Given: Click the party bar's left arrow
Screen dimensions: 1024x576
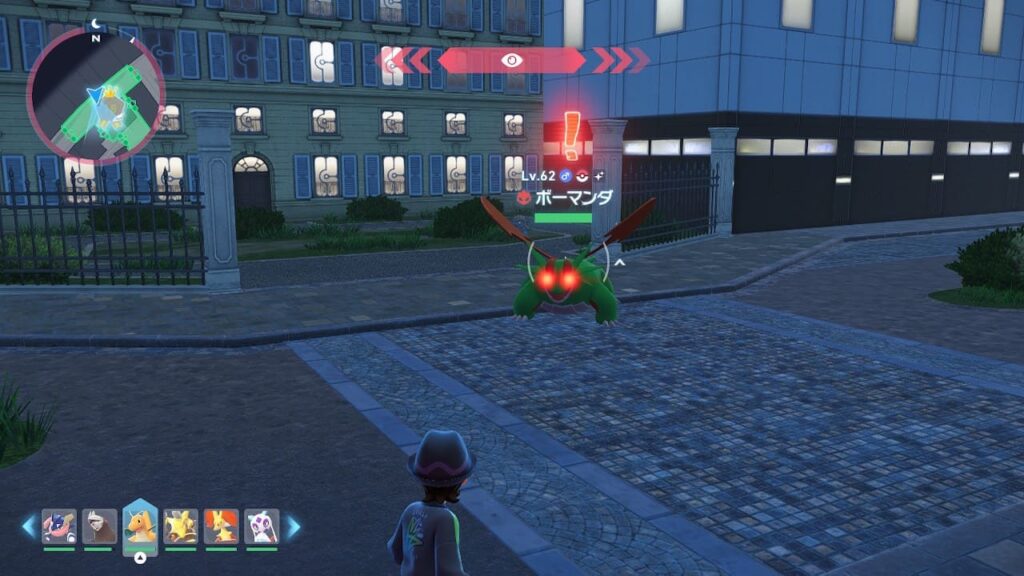Looking at the screenshot, I should pos(29,526).
